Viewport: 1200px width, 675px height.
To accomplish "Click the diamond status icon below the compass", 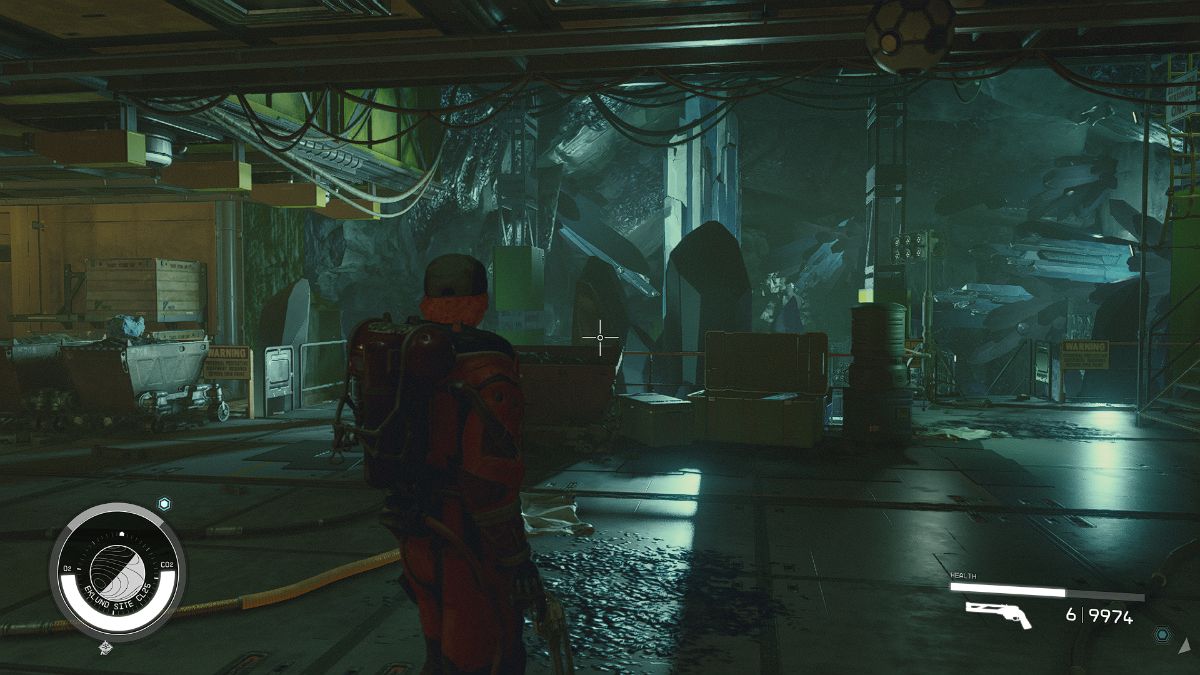I will coord(105,648).
